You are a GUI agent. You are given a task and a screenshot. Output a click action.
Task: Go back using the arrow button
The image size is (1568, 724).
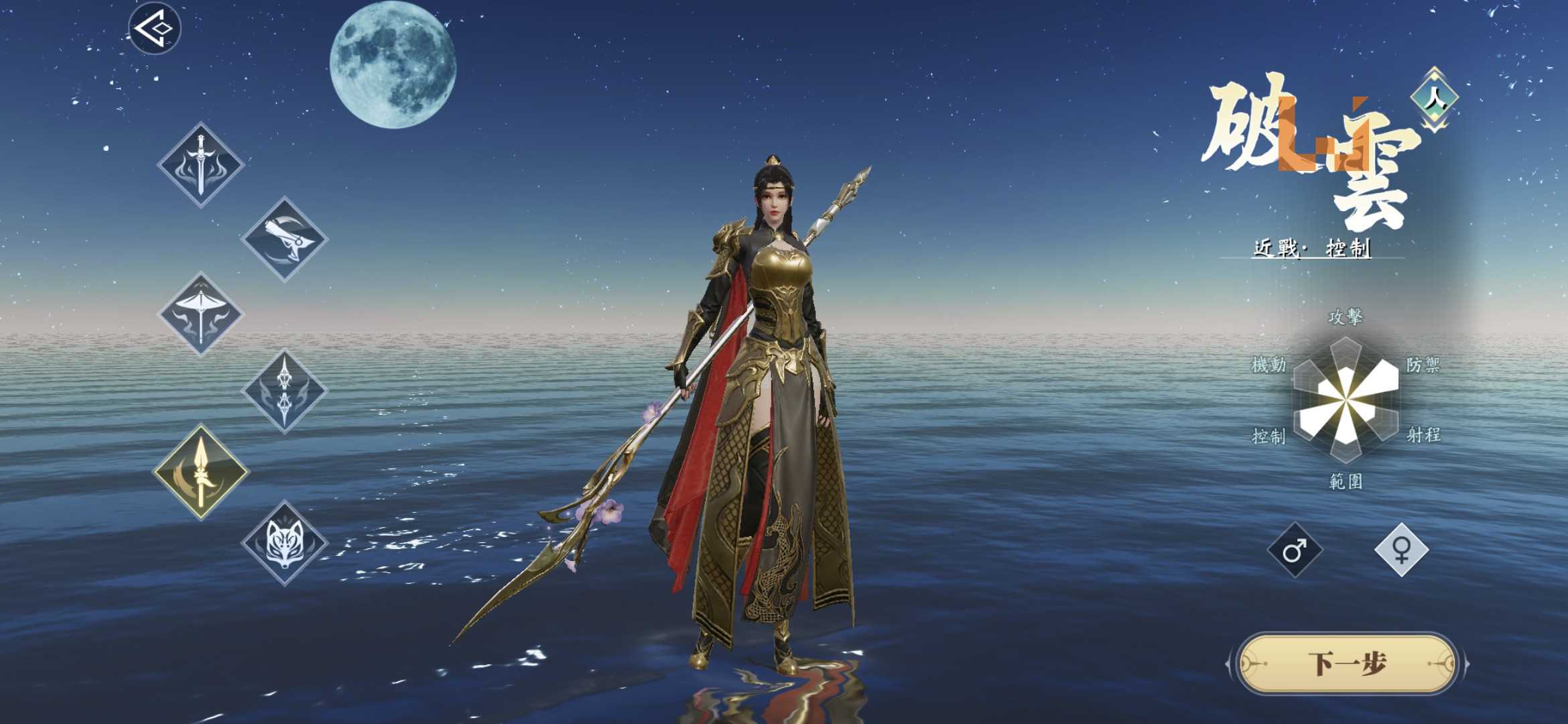tap(155, 28)
